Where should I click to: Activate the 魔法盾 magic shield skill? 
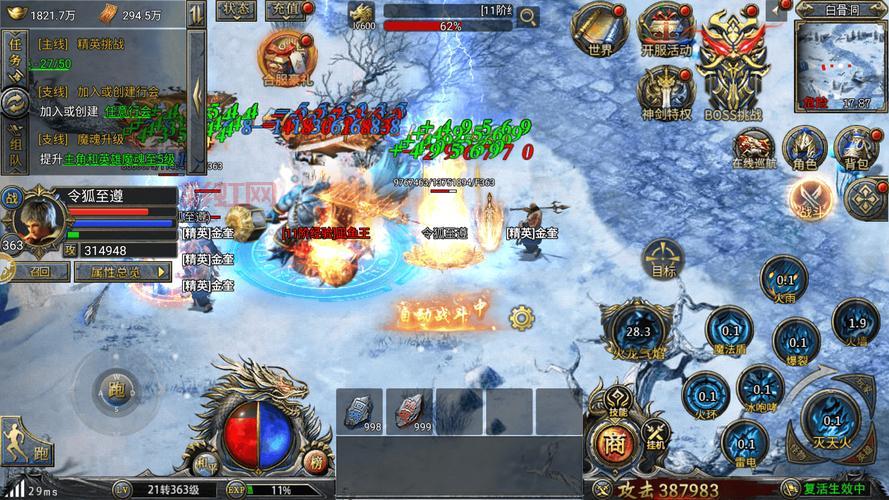pyautogui.click(x=731, y=331)
